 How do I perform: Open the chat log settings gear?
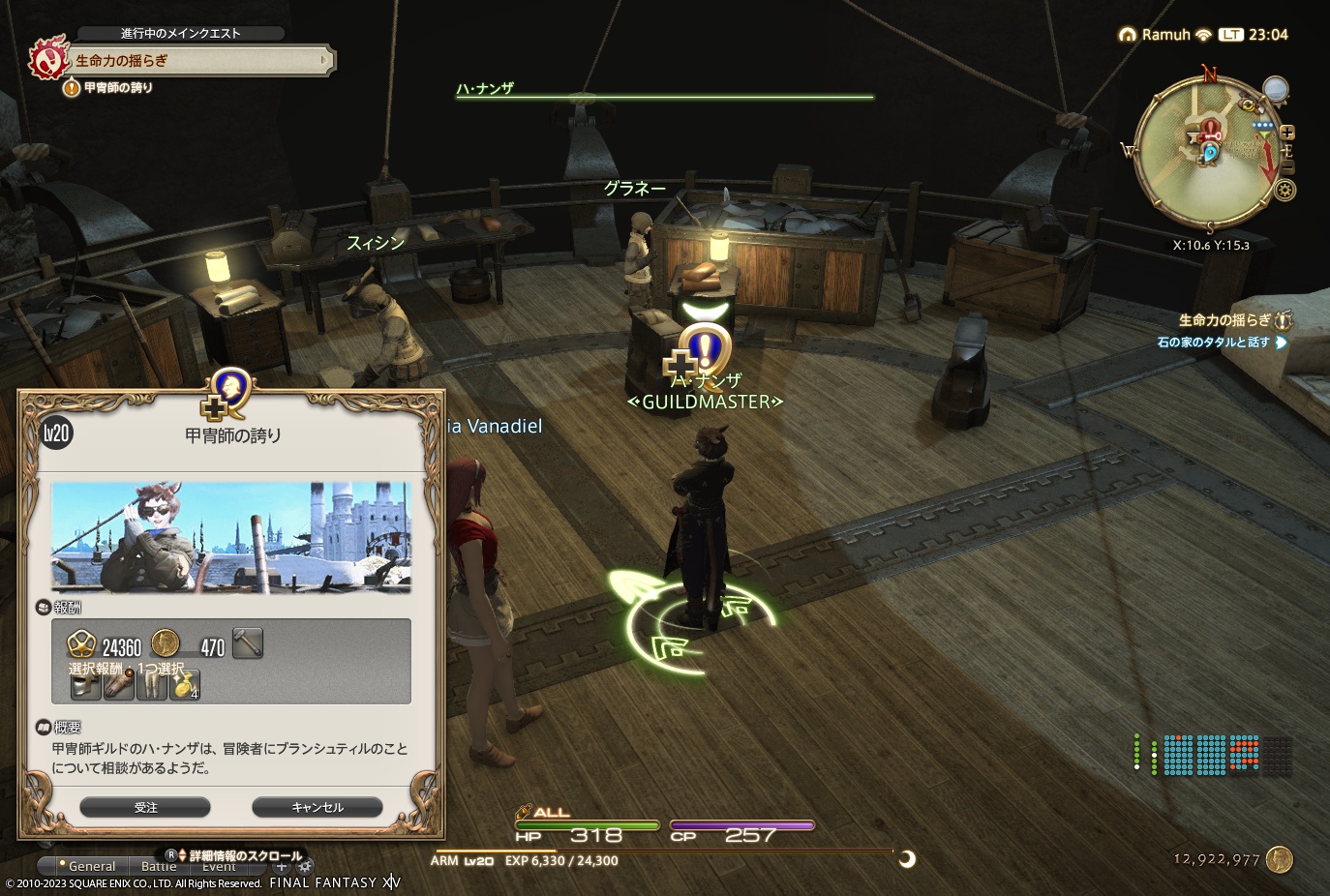(304, 866)
